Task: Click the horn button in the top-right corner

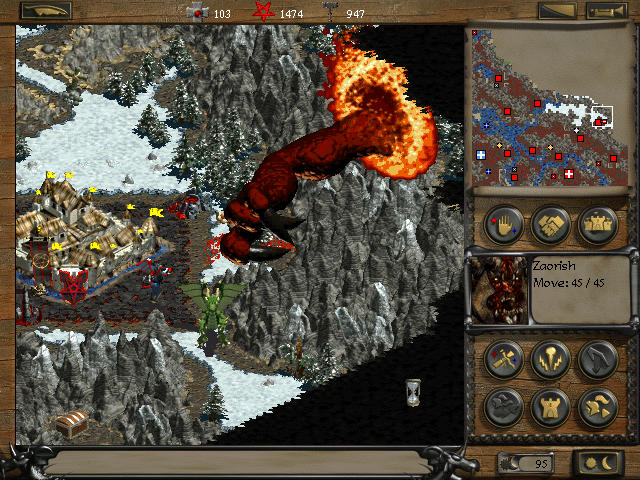Action: click(606, 11)
